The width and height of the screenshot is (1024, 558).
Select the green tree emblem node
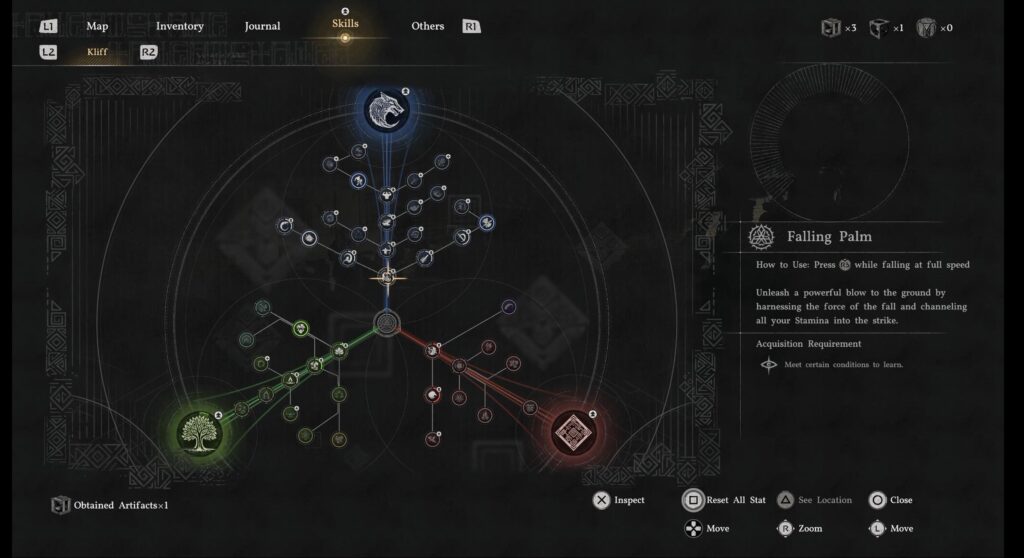(x=200, y=432)
